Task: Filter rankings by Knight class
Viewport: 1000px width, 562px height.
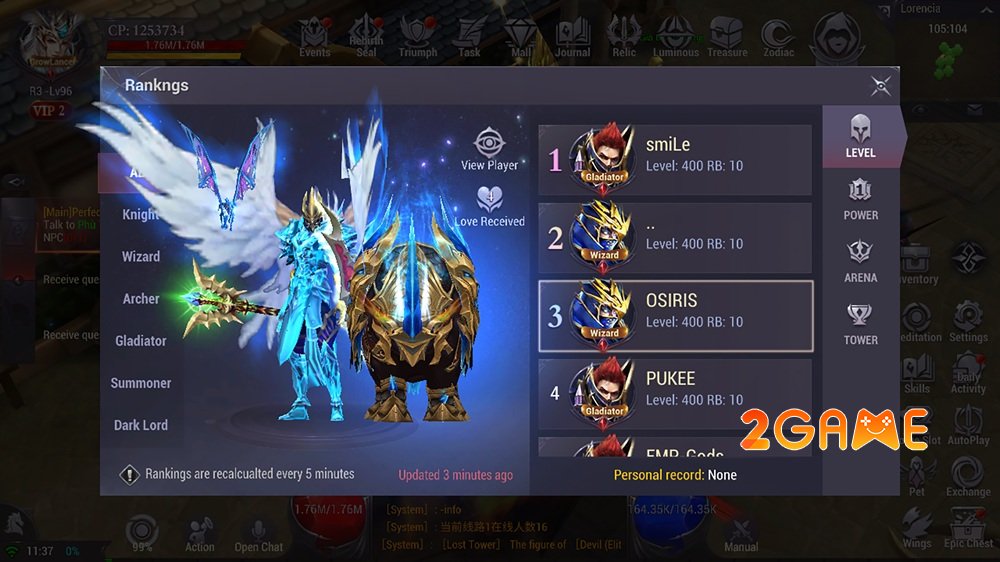Action: (141, 214)
